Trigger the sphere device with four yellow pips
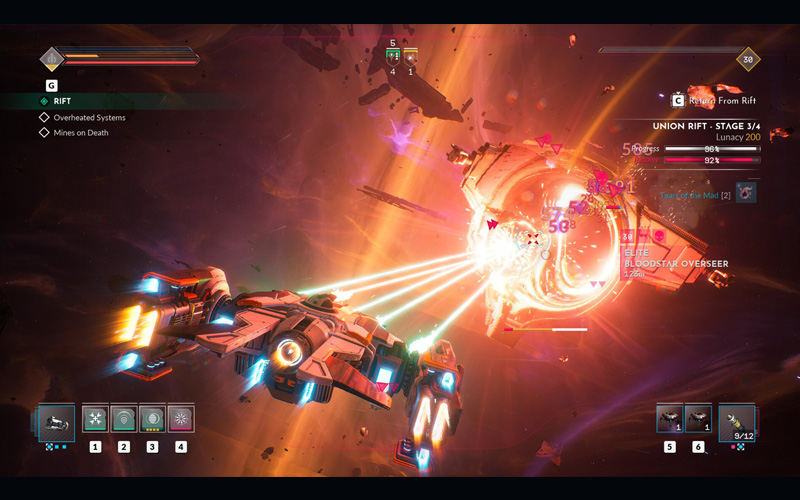This screenshot has height=500, width=800. pos(152,418)
